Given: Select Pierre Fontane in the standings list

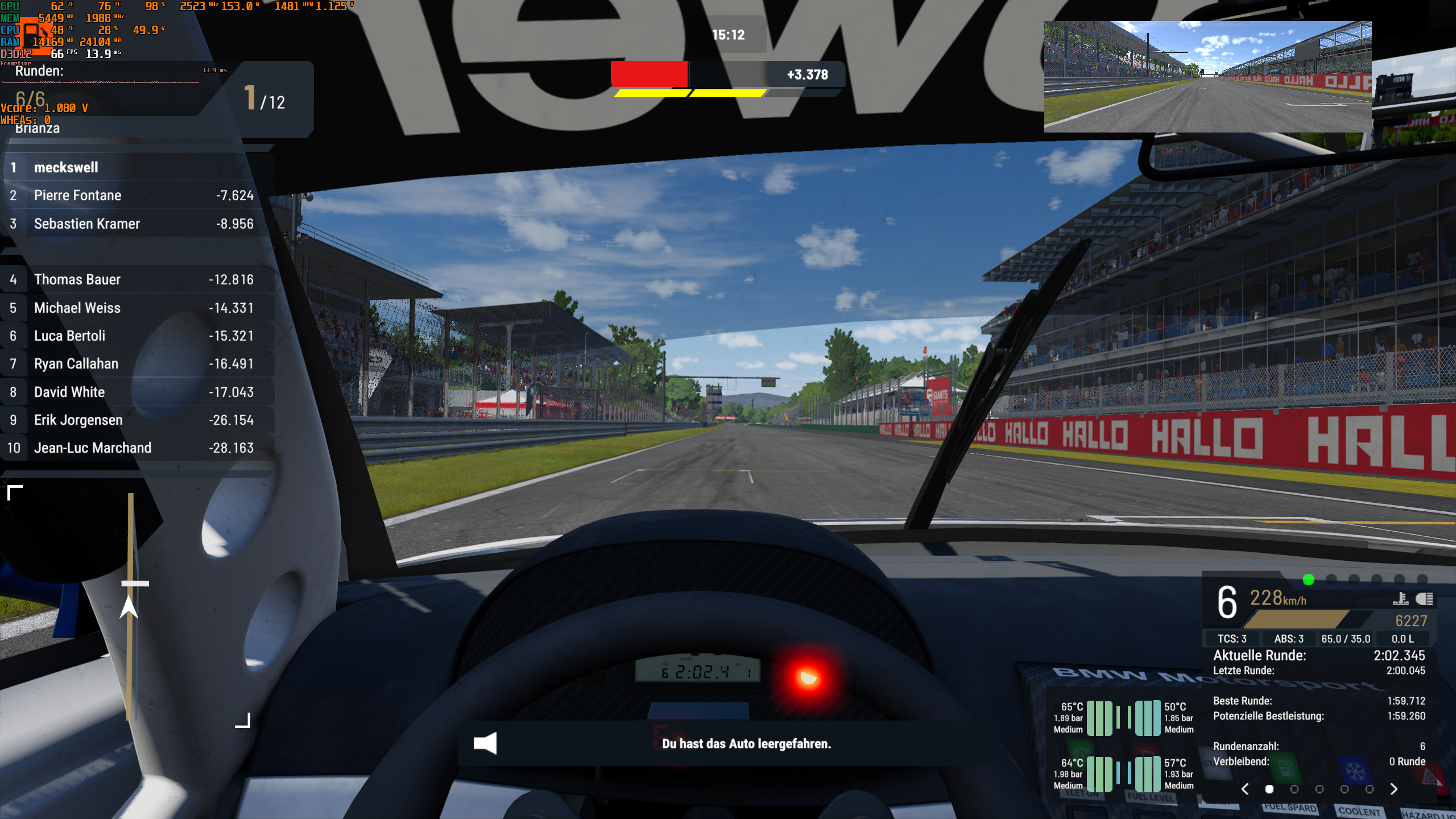Looking at the screenshot, I should (77, 195).
